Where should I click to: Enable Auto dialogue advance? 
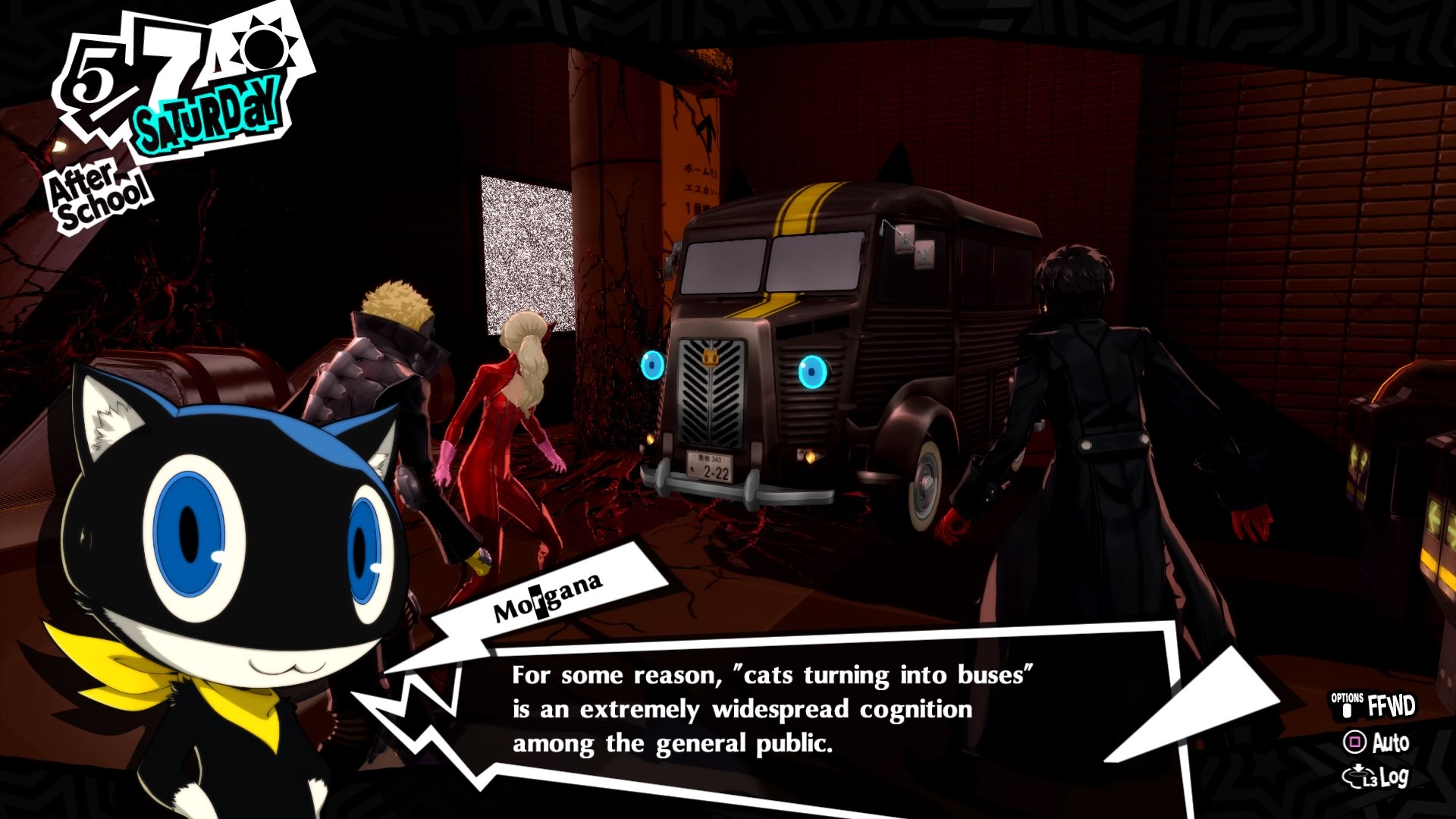1377,742
